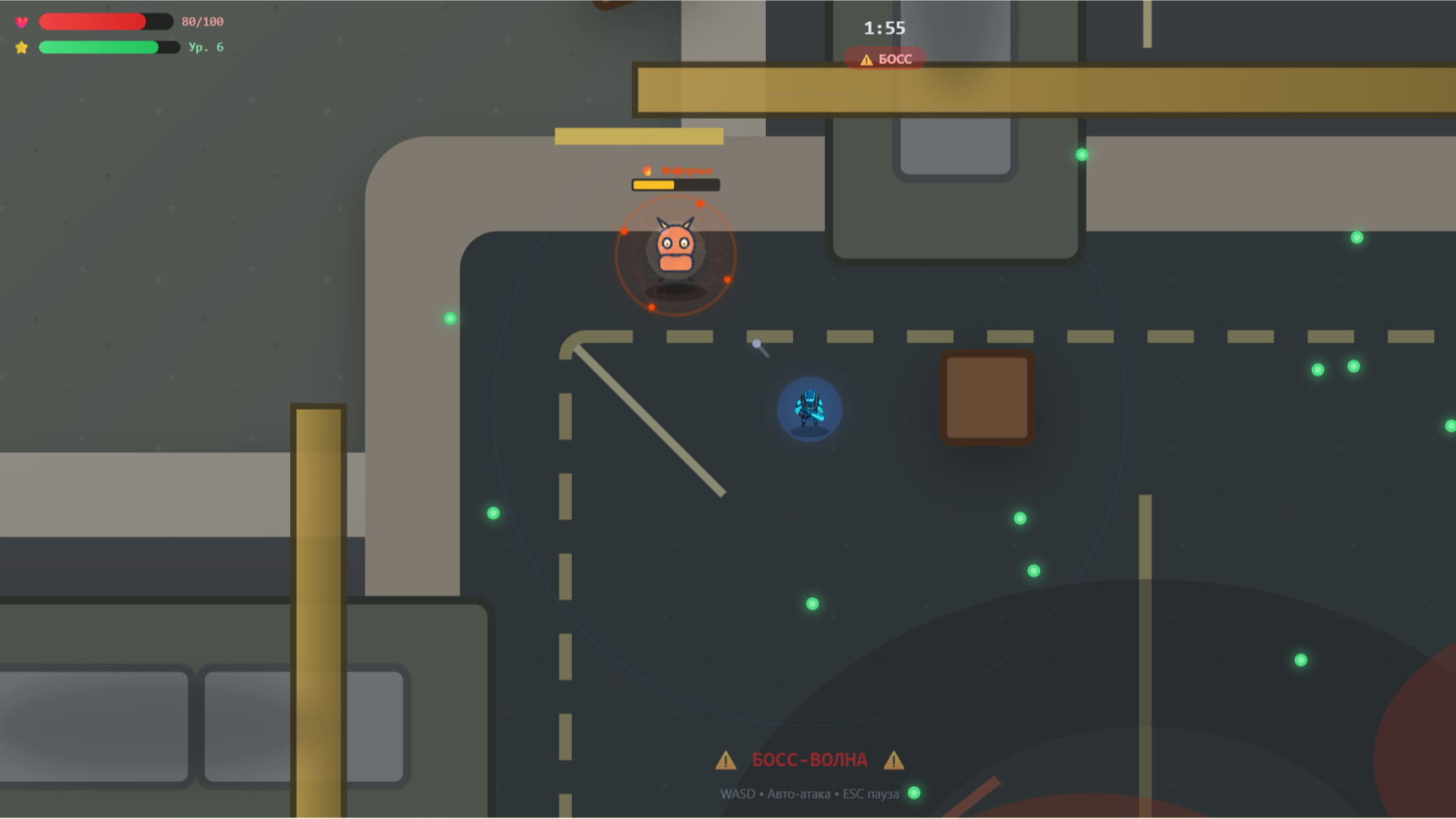This screenshot has width=1456, height=819.
Task: Click the WASD • Авто-атака • ESC пауза hint
Action: (x=808, y=794)
